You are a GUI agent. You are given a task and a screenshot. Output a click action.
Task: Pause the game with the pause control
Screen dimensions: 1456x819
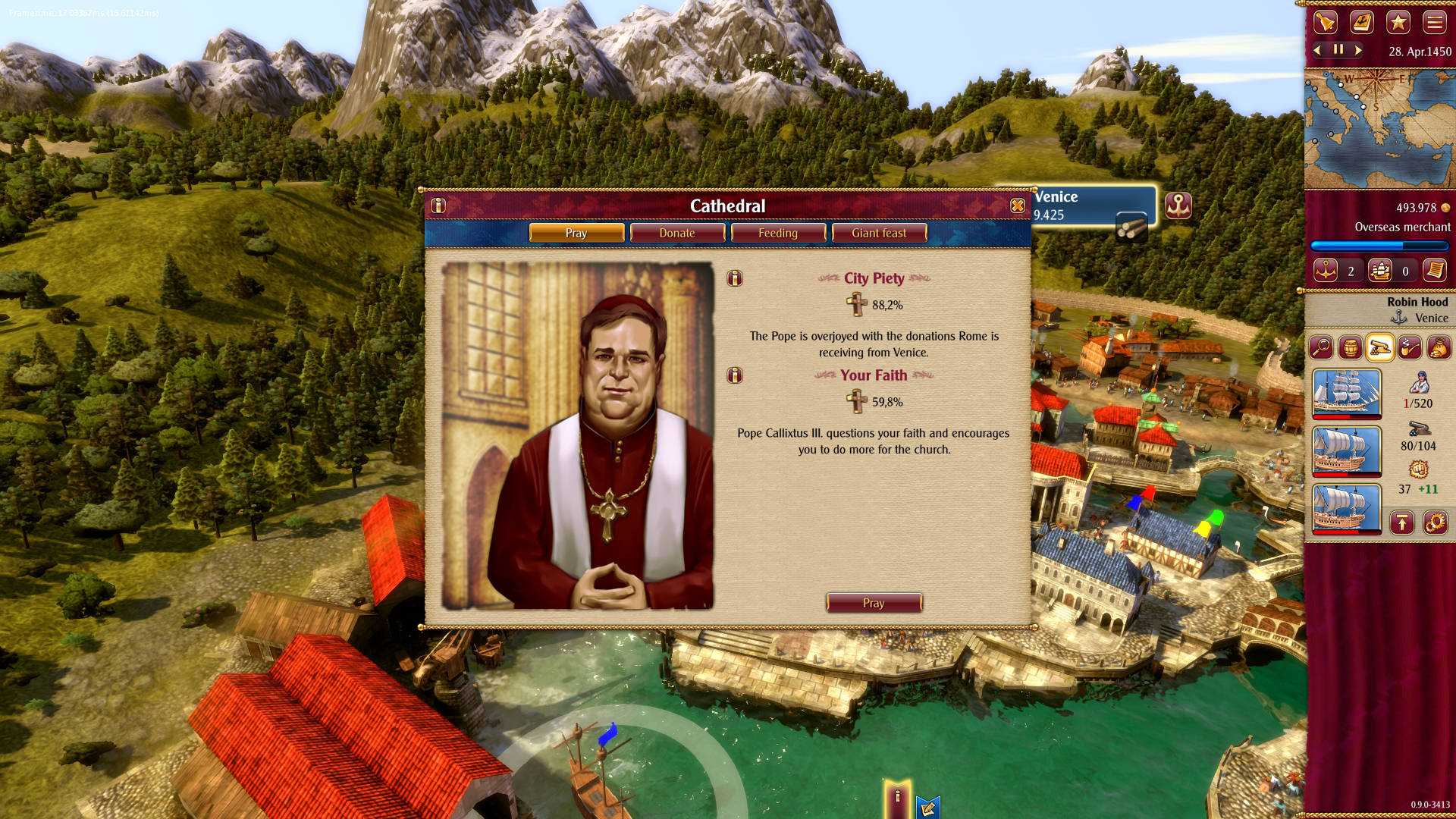click(x=1338, y=50)
